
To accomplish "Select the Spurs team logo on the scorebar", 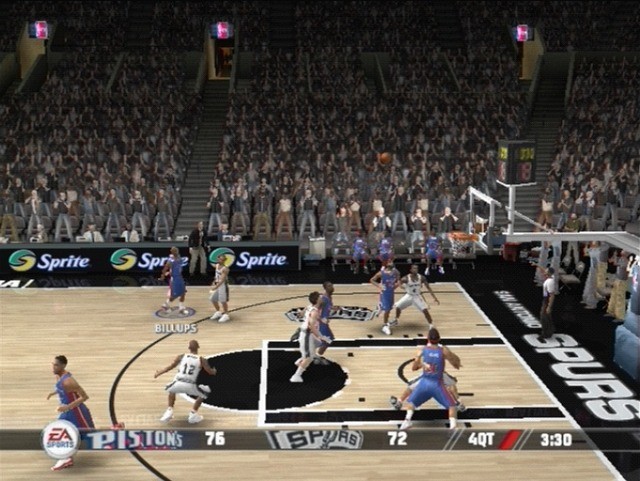I will coord(314,439).
